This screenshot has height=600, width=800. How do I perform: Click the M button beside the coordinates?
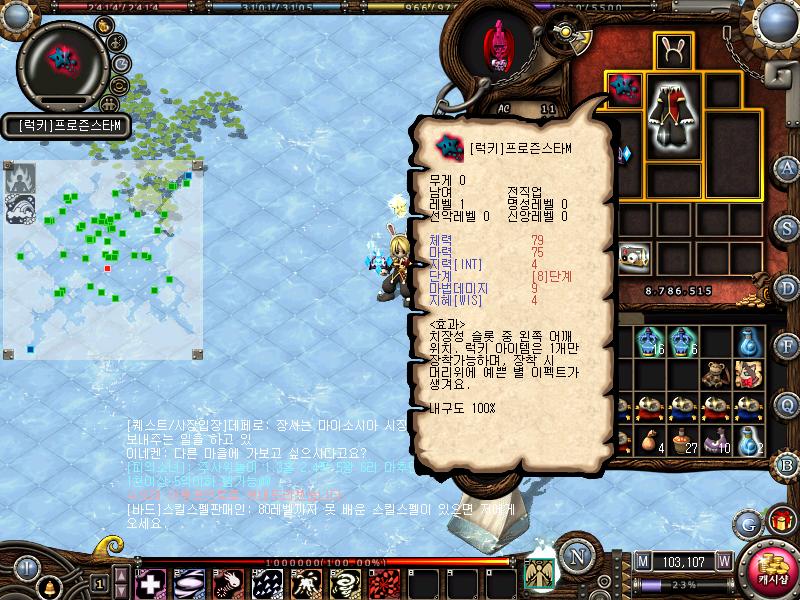(x=643, y=561)
